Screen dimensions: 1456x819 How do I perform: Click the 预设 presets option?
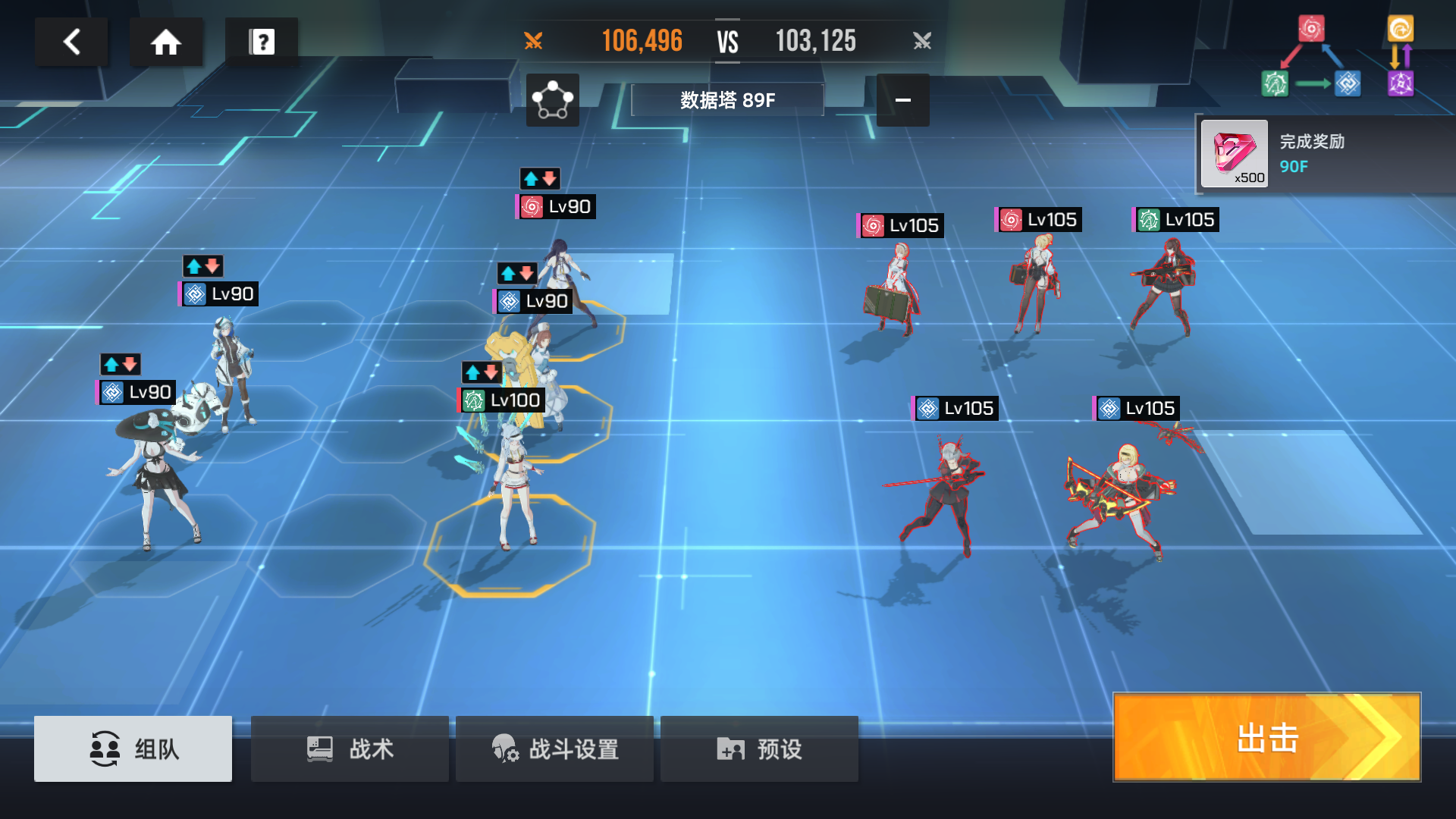pyautogui.click(x=758, y=749)
